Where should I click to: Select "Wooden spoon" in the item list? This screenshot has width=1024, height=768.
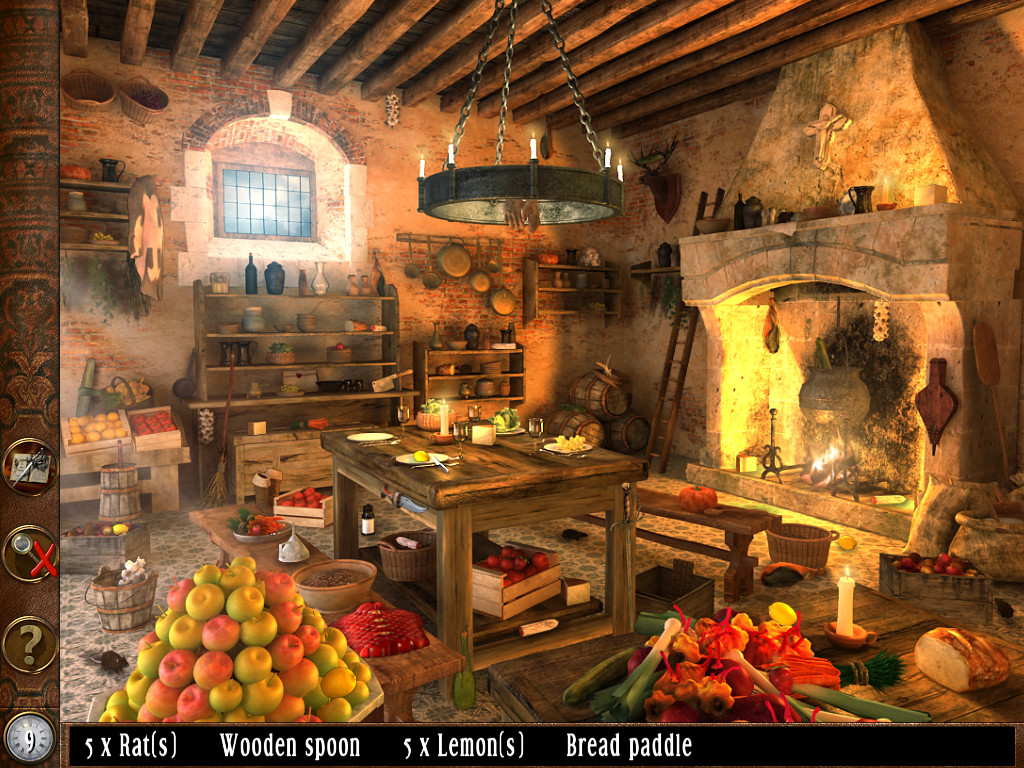click(290, 745)
